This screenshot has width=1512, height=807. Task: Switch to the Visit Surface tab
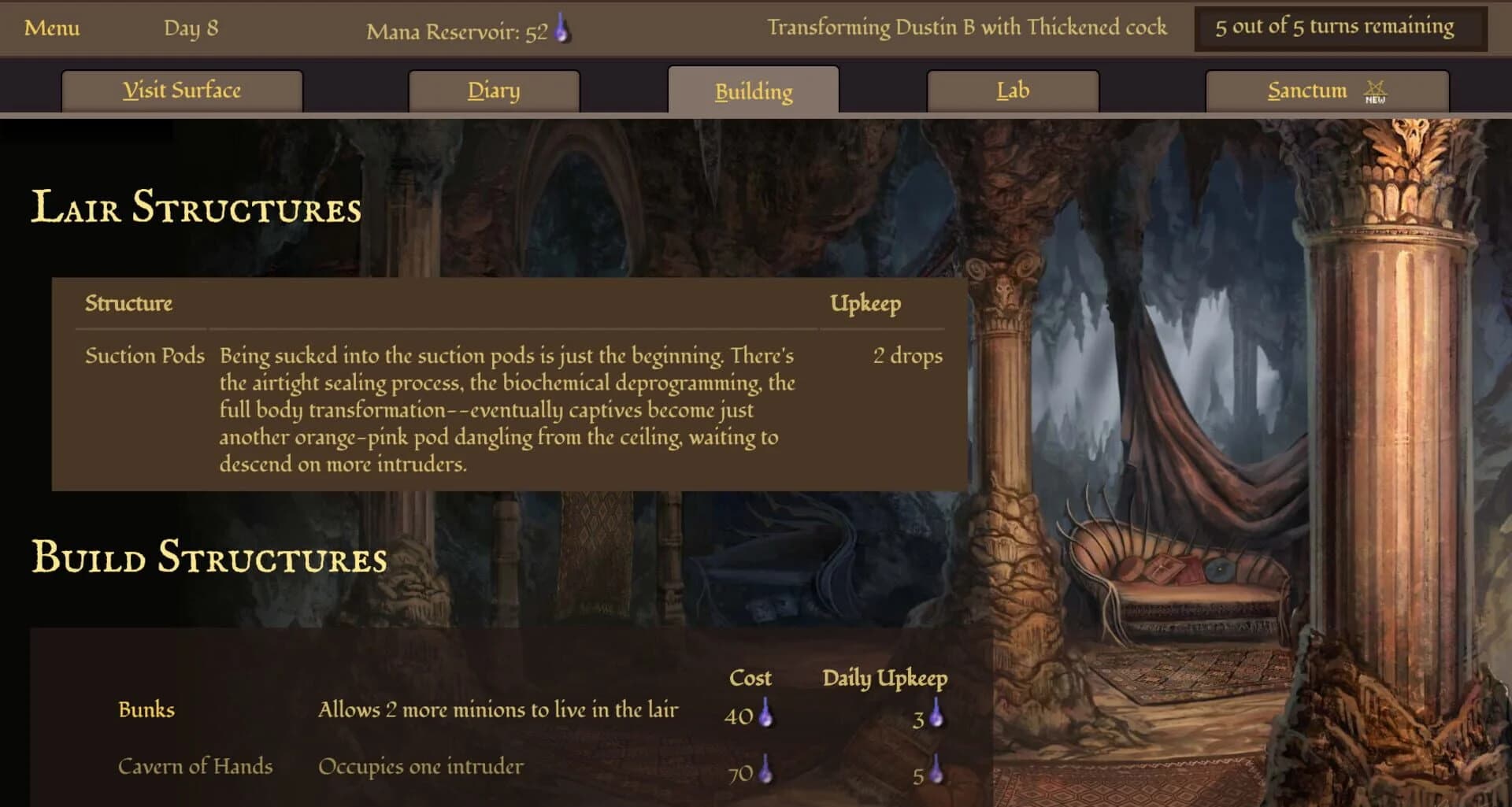[x=181, y=90]
